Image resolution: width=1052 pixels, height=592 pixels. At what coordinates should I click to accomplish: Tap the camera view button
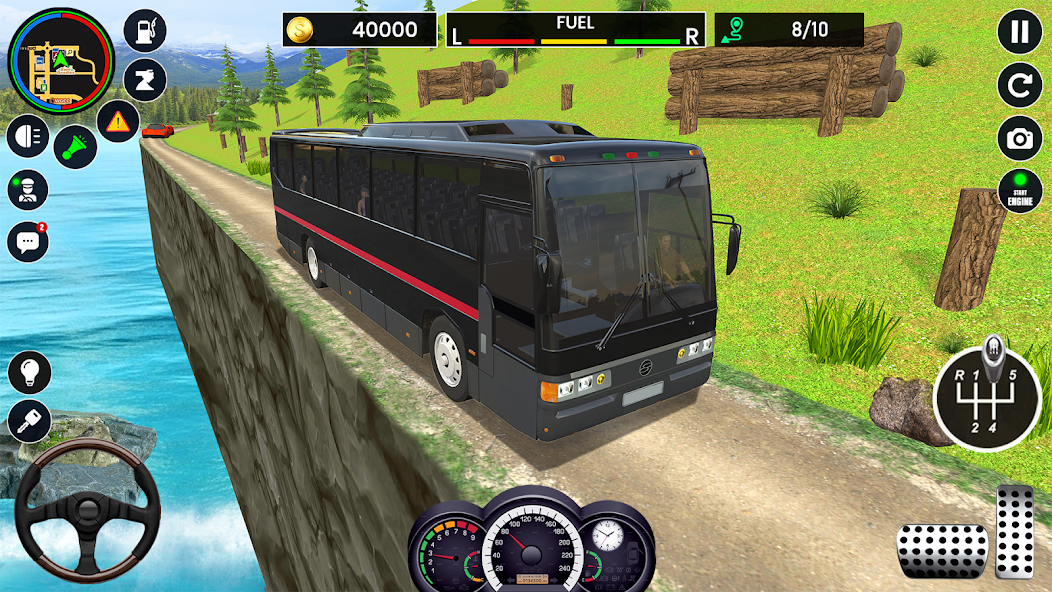point(1019,139)
